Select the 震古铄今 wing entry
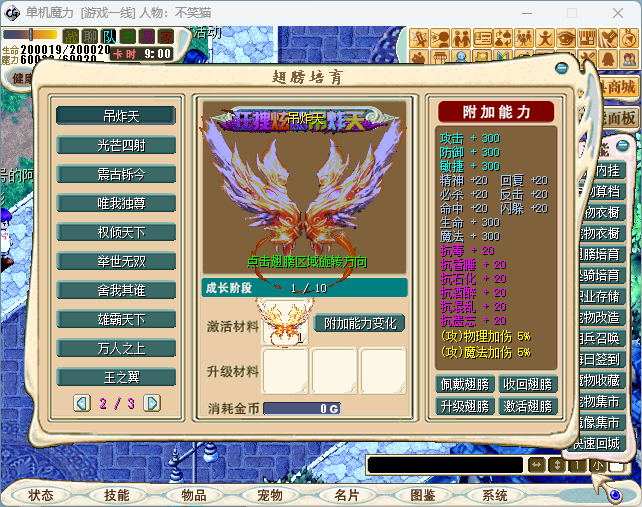This screenshot has height=507, width=642. tap(116, 174)
